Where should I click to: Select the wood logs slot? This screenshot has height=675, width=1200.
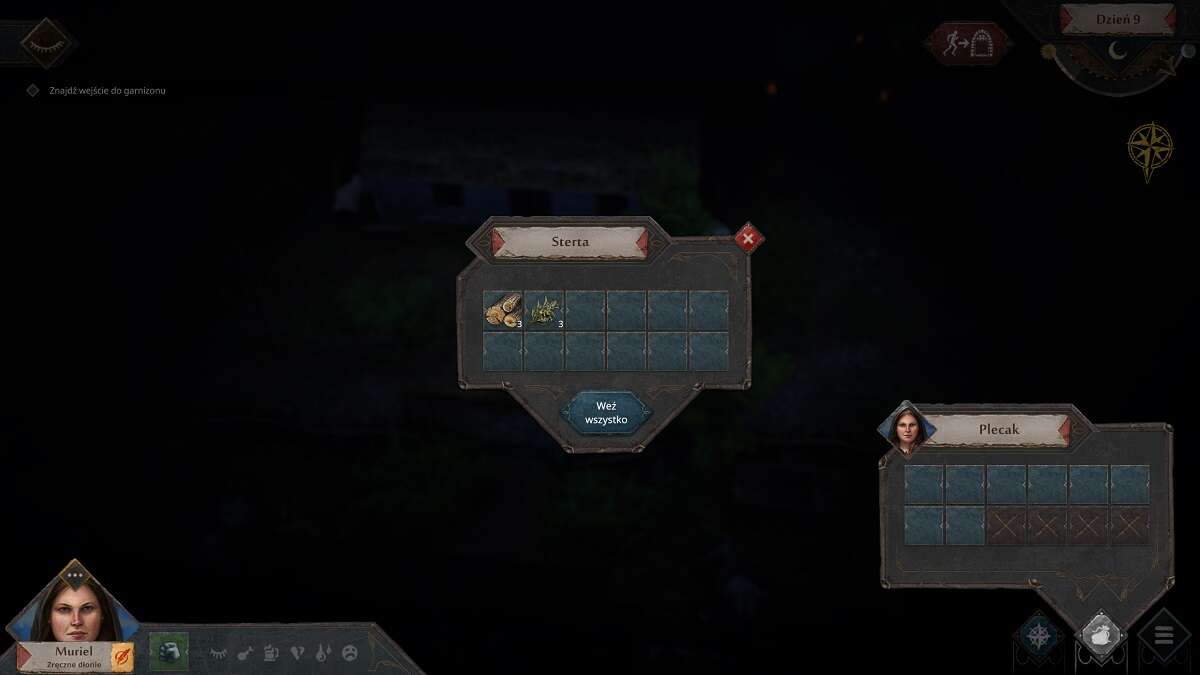tap(503, 311)
